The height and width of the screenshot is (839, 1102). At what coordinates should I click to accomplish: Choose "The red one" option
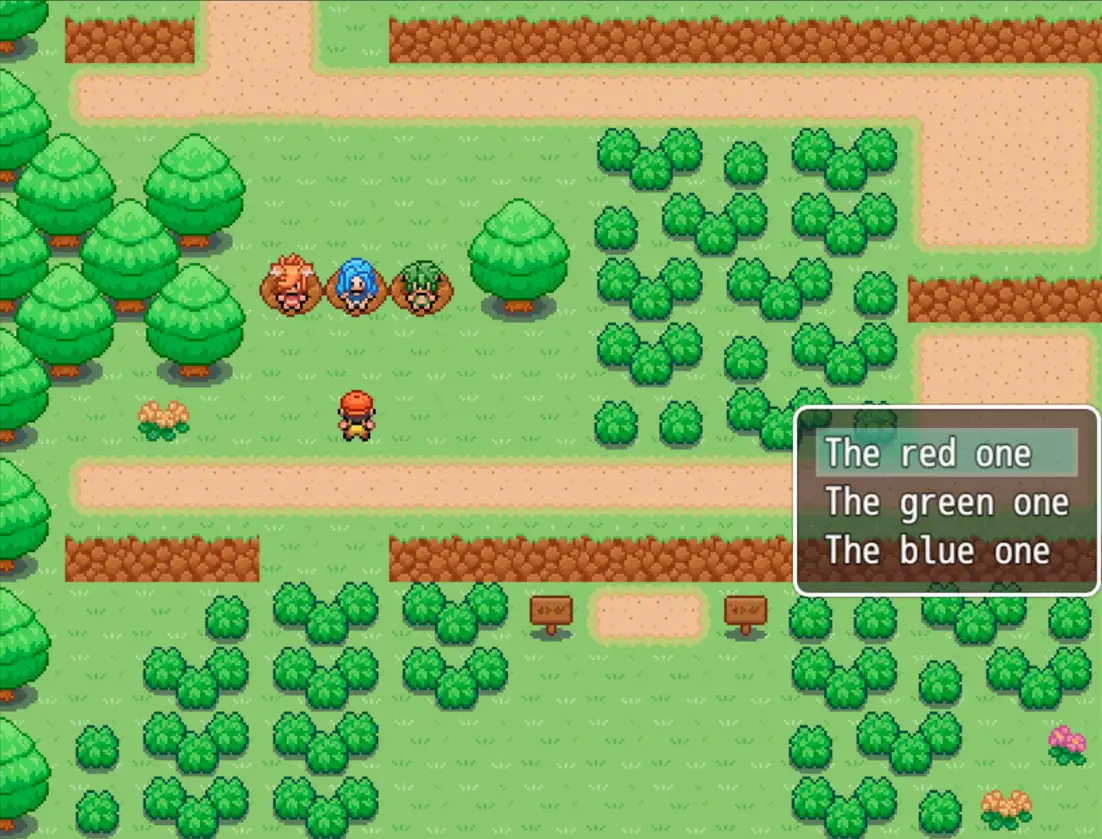coord(927,454)
